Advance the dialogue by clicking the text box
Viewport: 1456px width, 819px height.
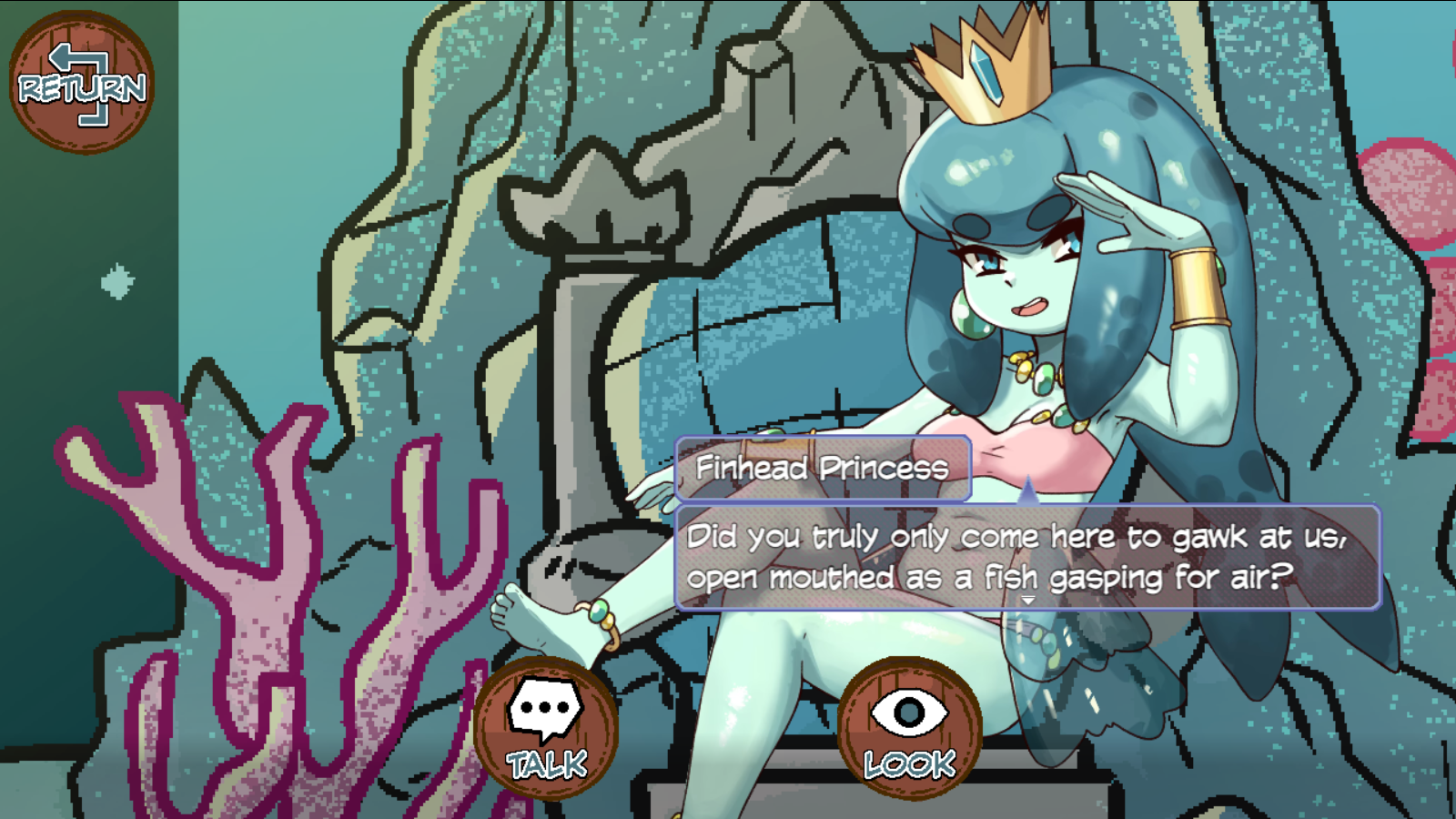[1028, 555]
